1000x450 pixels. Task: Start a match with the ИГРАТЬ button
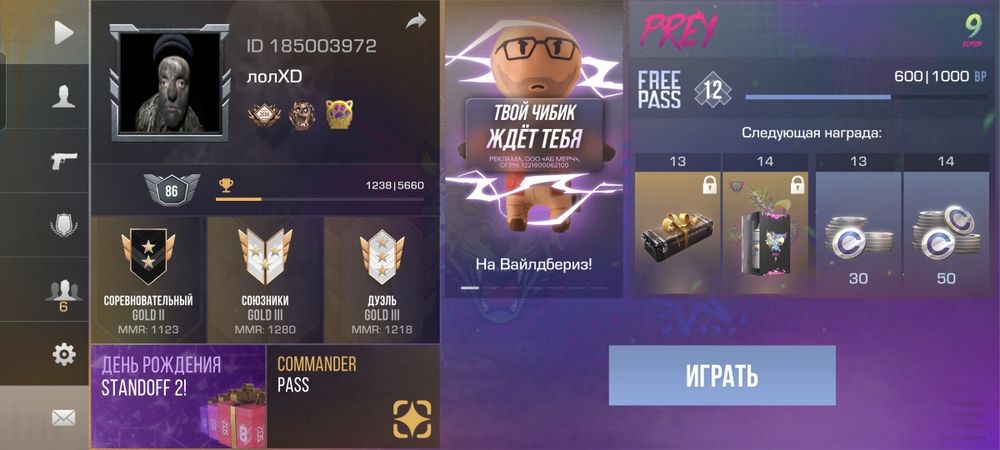(x=721, y=376)
